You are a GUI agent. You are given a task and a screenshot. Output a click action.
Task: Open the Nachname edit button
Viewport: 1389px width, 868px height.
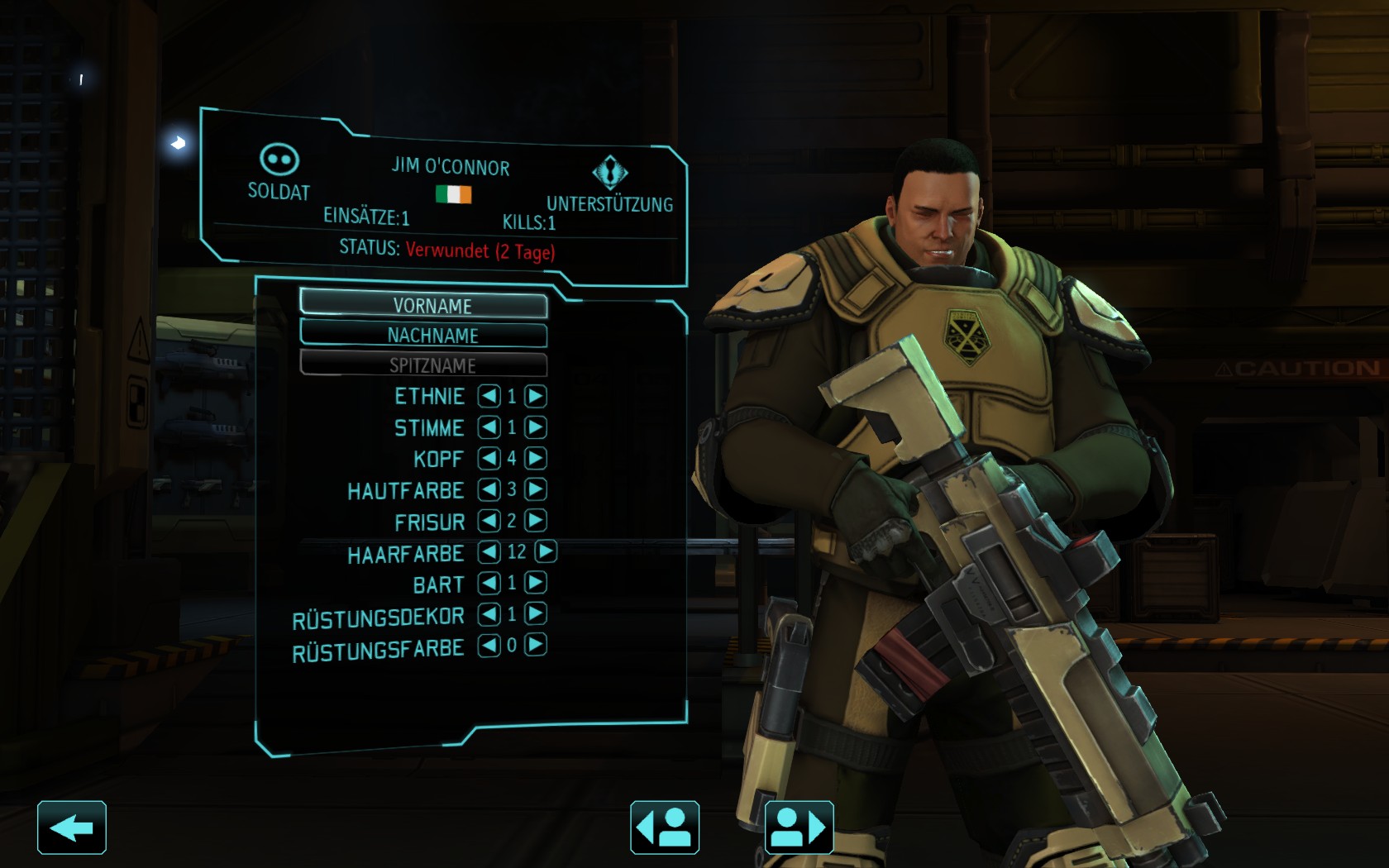(423, 335)
